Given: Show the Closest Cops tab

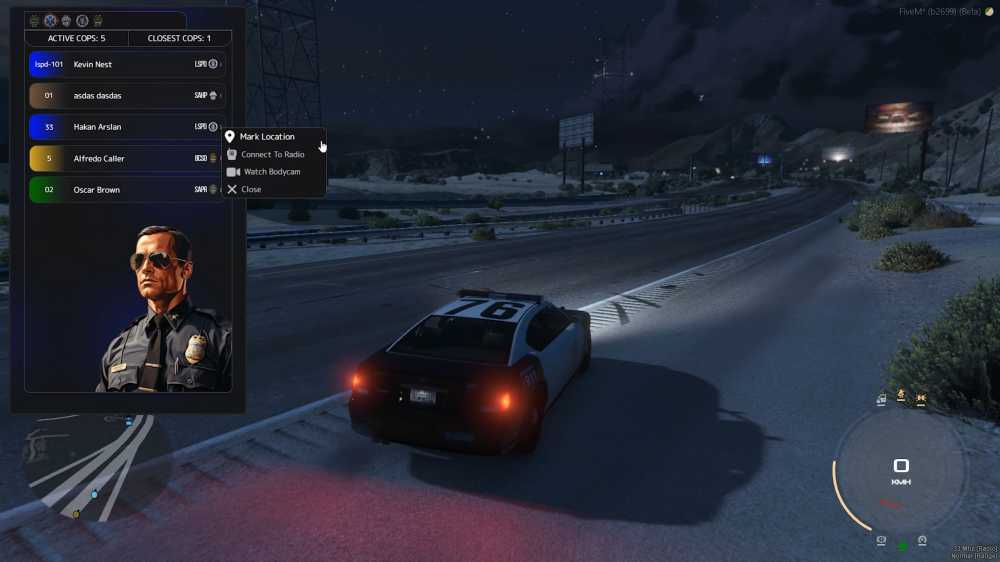Looking at the screenshot, I should point(179,38).
